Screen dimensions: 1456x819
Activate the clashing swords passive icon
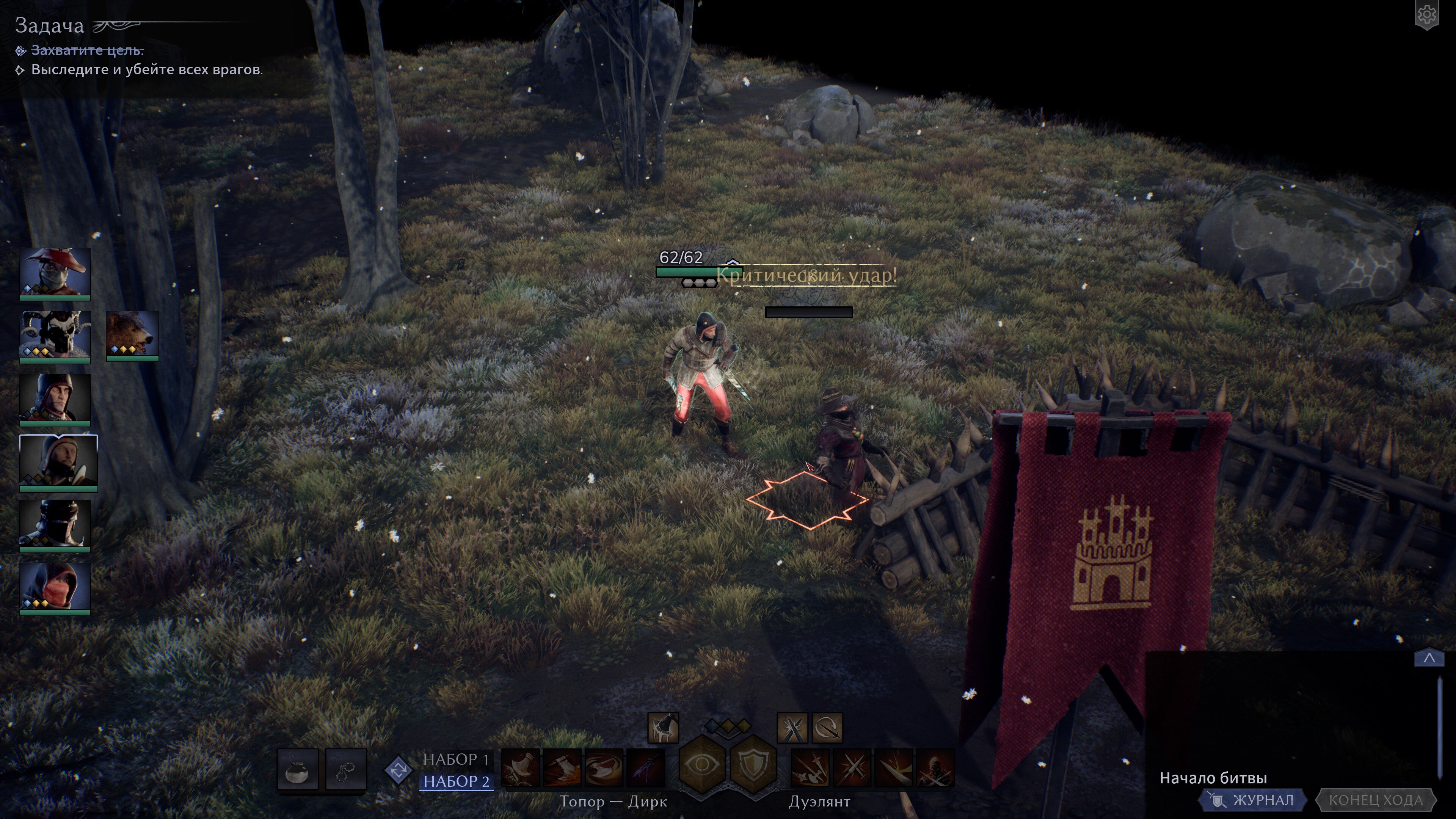792,728
